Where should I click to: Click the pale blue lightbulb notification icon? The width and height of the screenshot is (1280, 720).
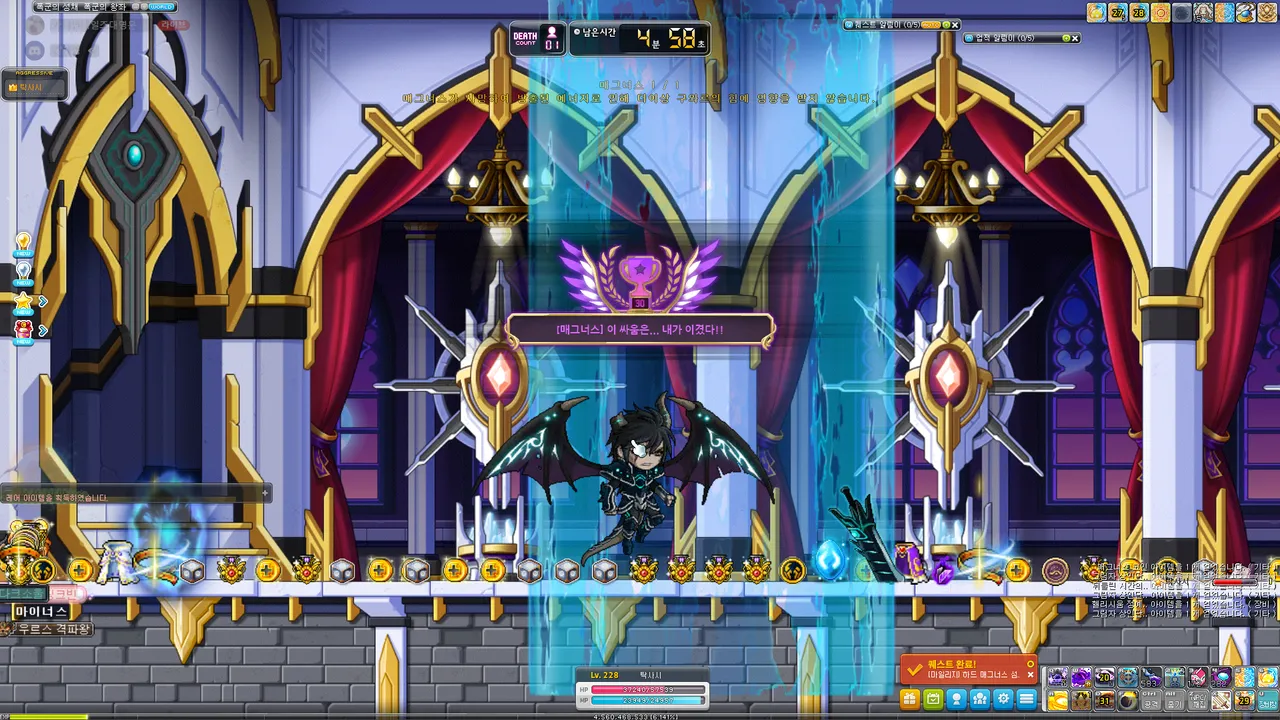[23, 271]
